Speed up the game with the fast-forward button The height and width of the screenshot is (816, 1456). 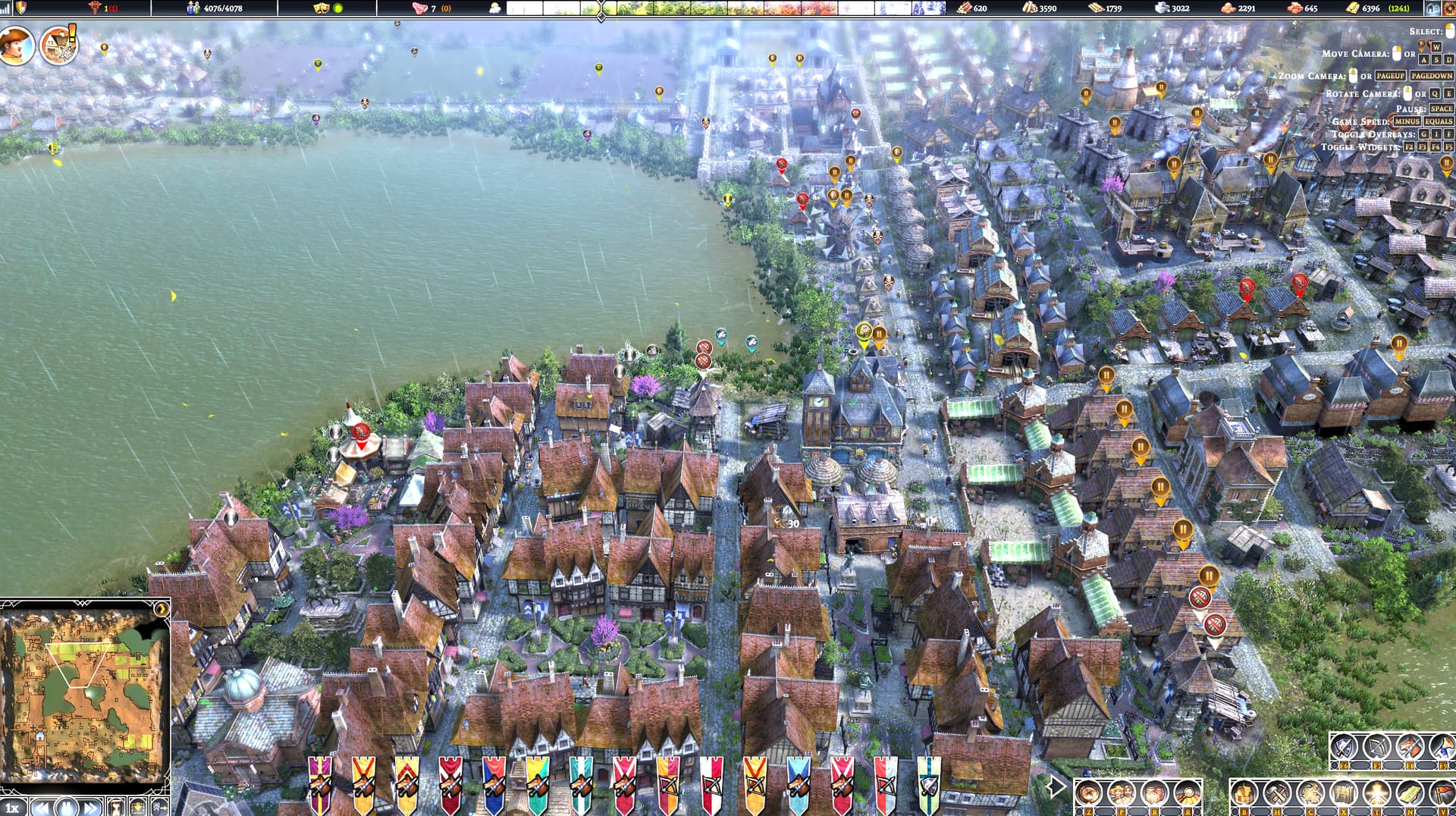(91, 806)
